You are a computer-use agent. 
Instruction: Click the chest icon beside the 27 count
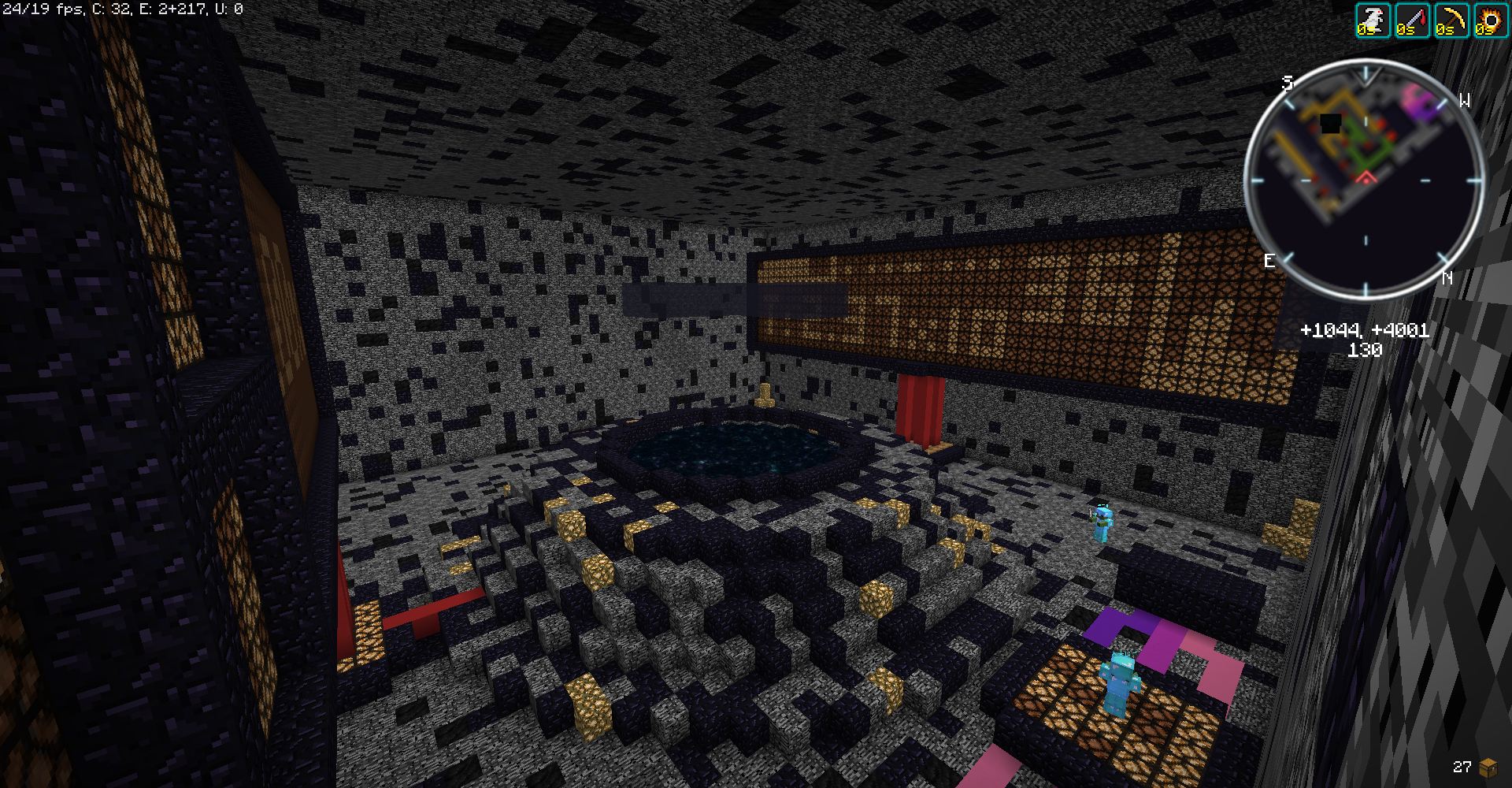point(1488,767)
